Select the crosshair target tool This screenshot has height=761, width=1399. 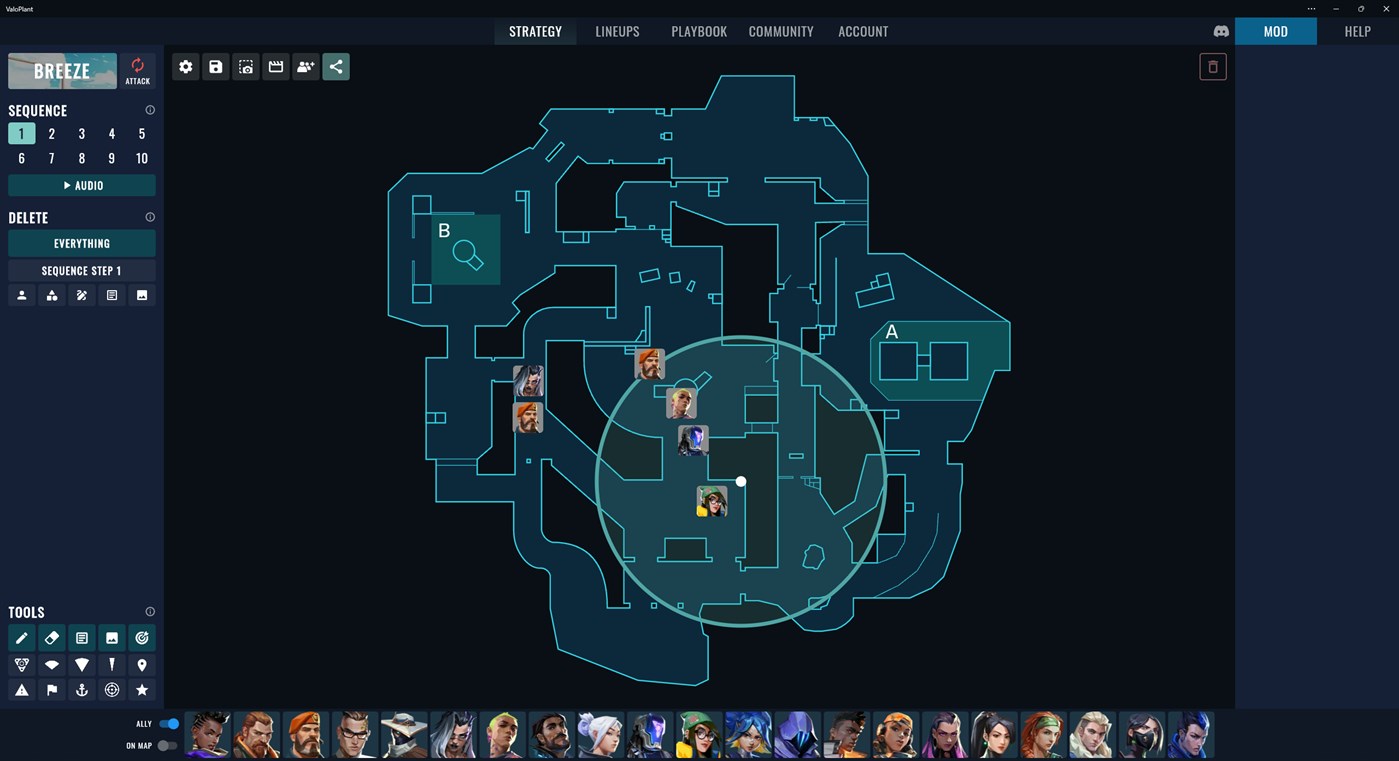click(x=111, y=690)
